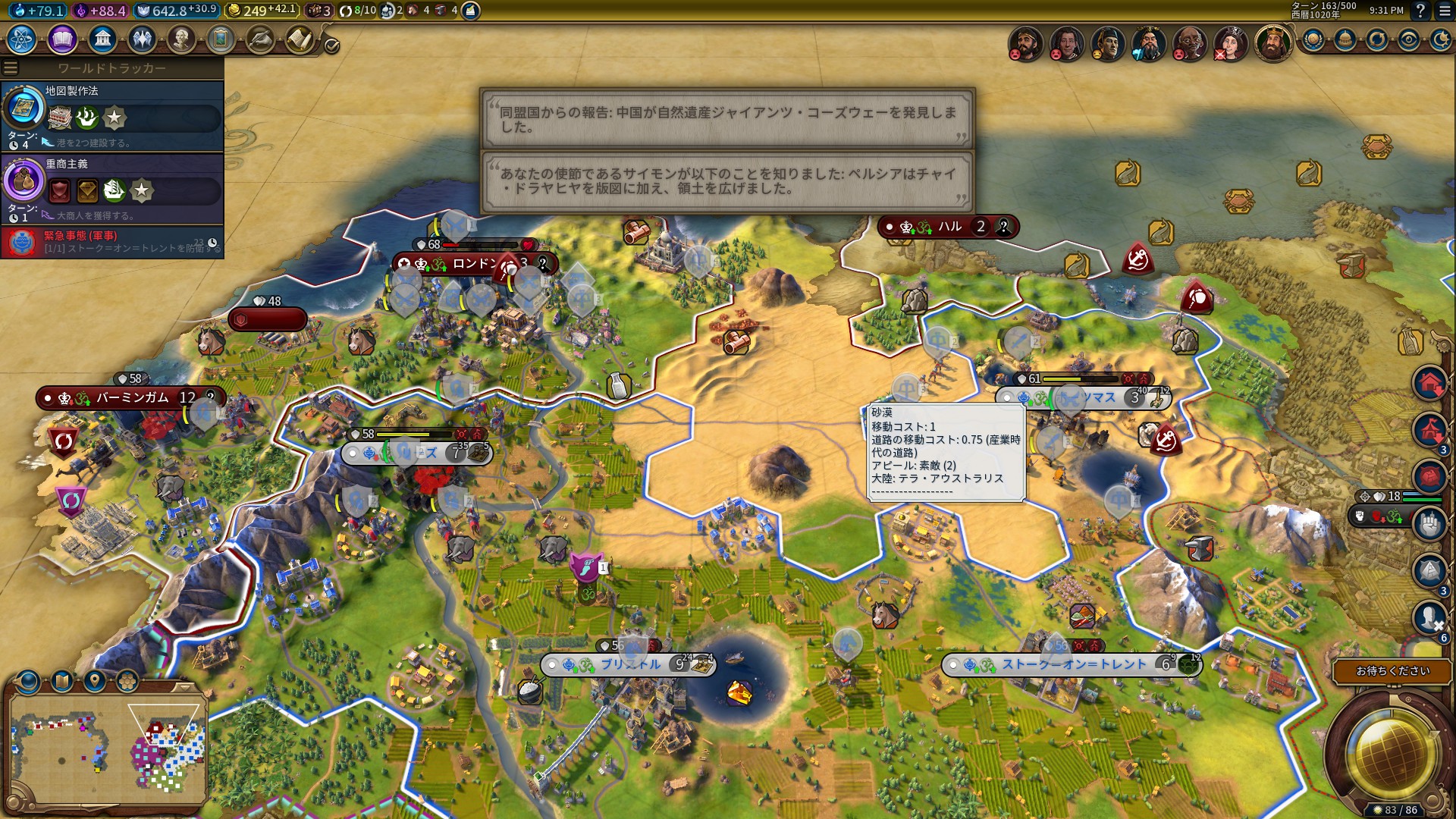The width and height of the screenshot is (1456, 819).
Task: Open the map pin tool on the minimap
Action: (95, 680)
